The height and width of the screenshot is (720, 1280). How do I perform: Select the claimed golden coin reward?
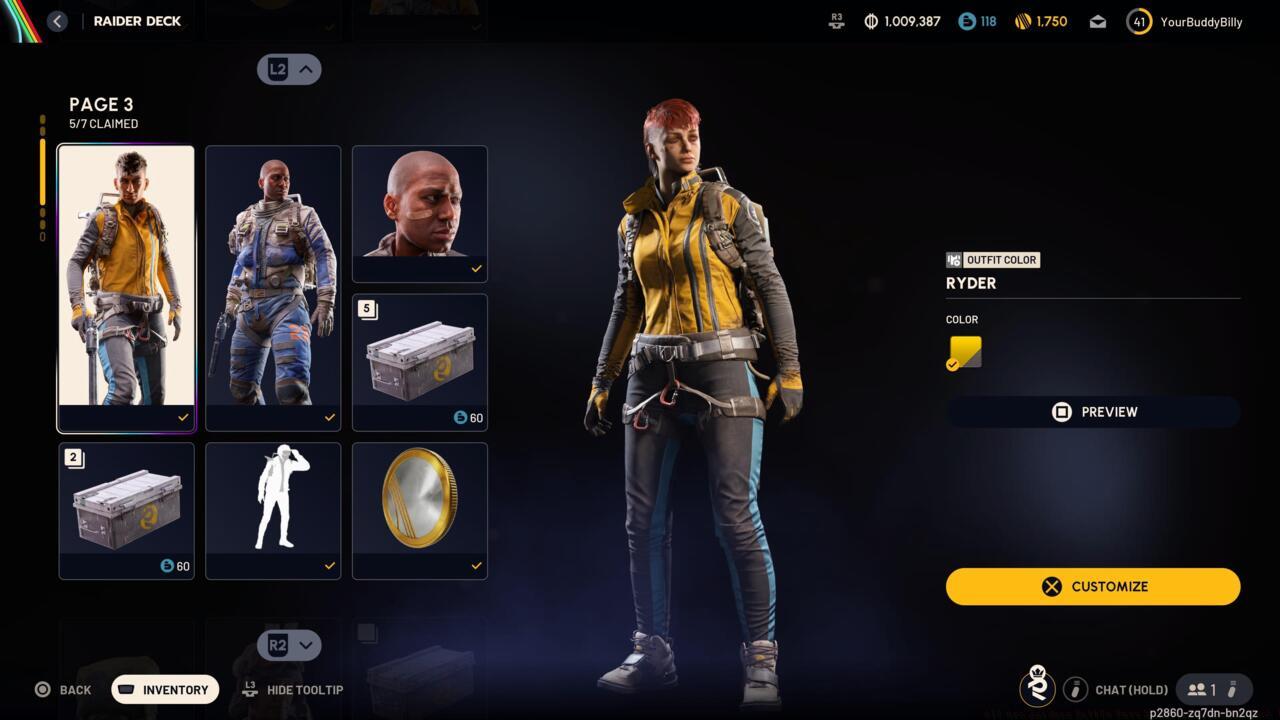[419, 510]
